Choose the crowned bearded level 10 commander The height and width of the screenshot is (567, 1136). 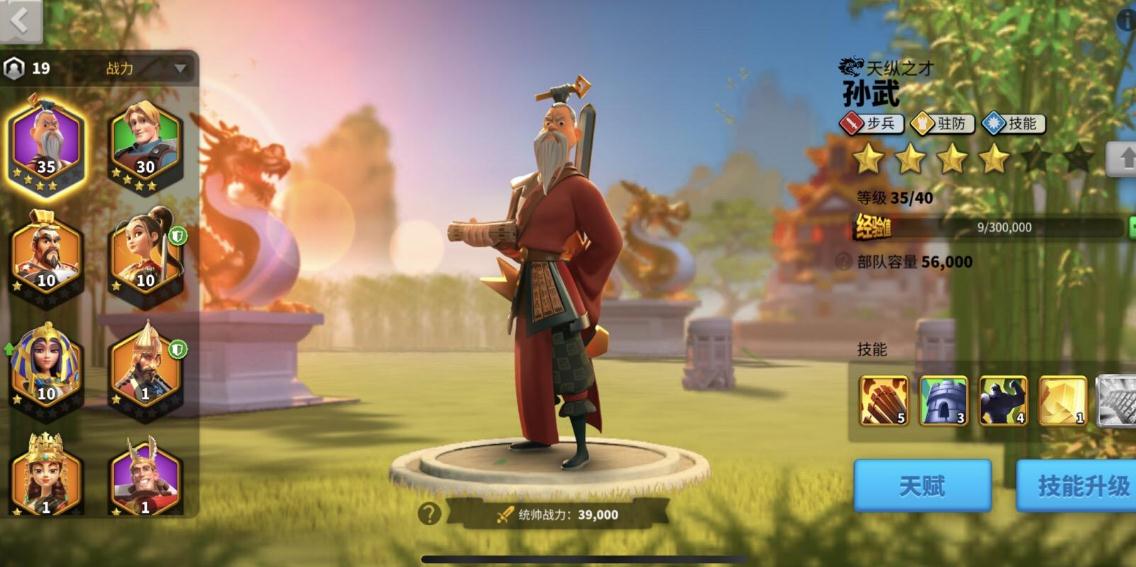tap(46, 253)
